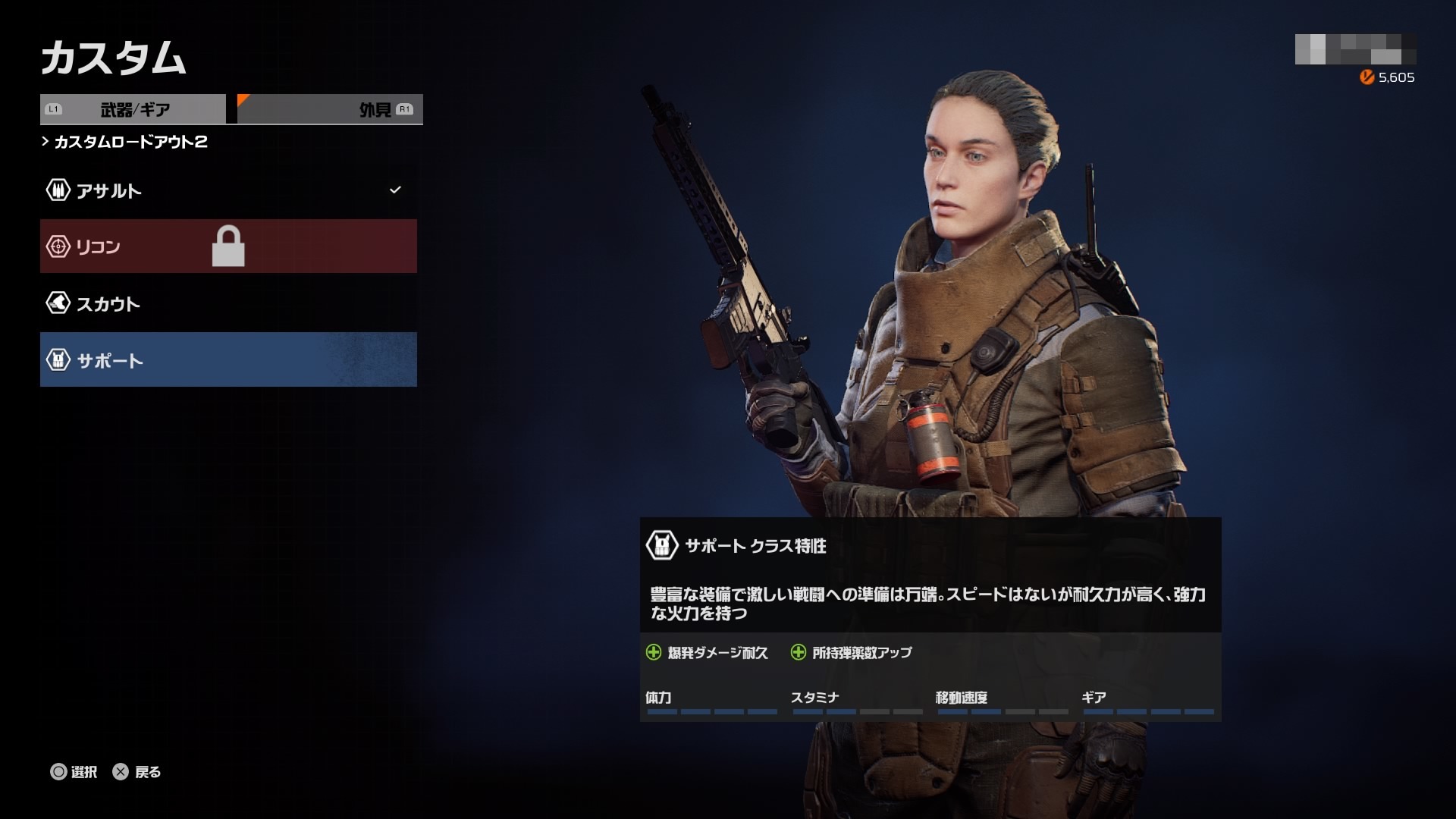Viewport: 1456px width, 819px height.
Task: Switch to the 武器/ギア tab
Action: click(x=133, y=109)
